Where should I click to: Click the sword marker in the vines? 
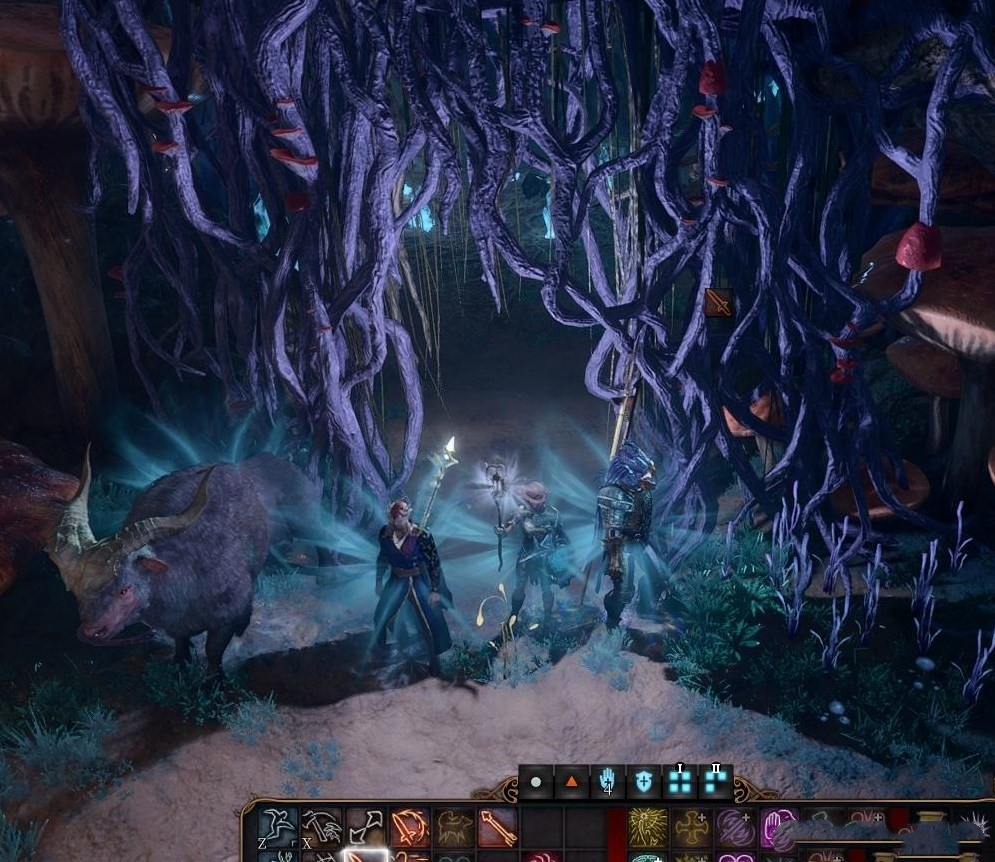(718, 302)
